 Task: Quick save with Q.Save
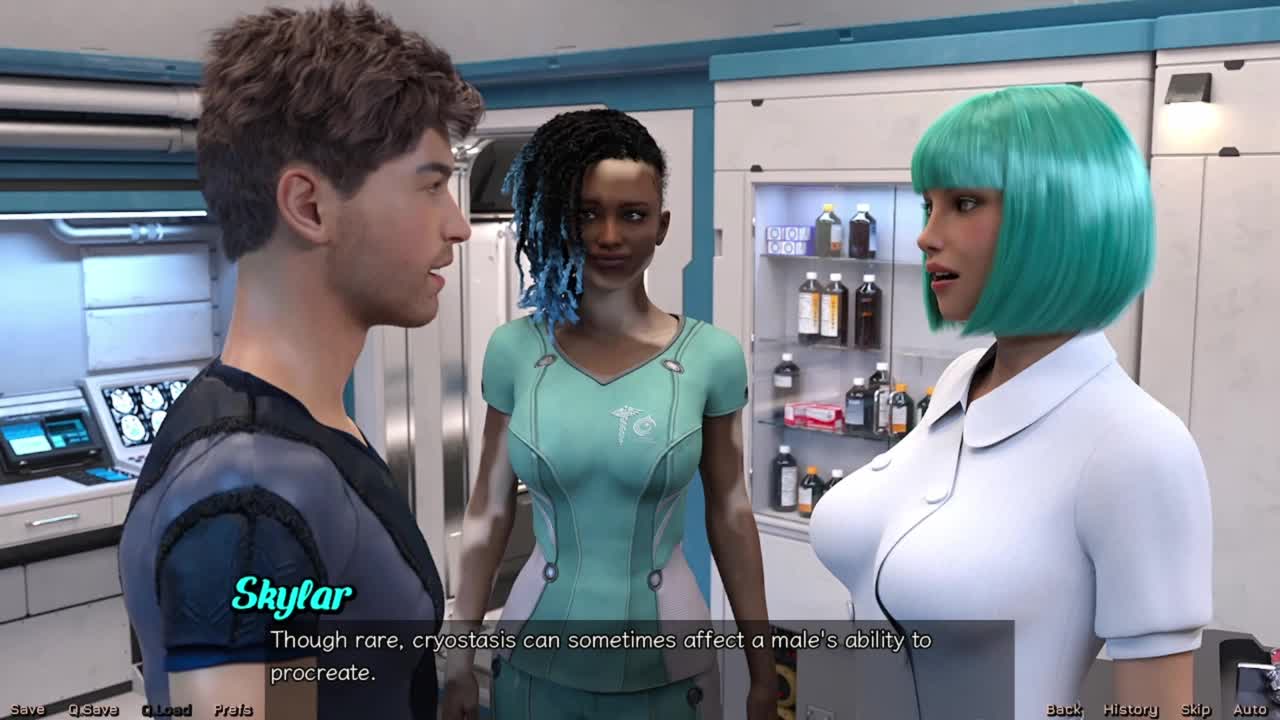(x=93, y=710)
